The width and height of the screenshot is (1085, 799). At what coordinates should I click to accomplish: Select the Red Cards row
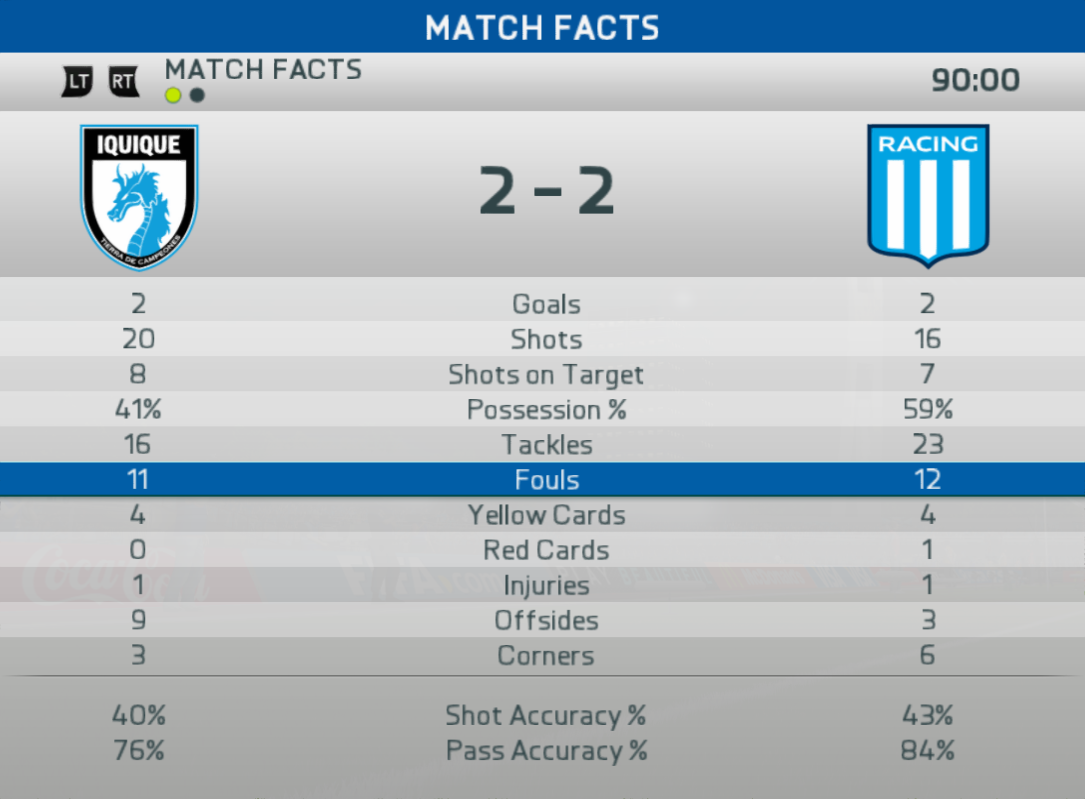point(545,551)
